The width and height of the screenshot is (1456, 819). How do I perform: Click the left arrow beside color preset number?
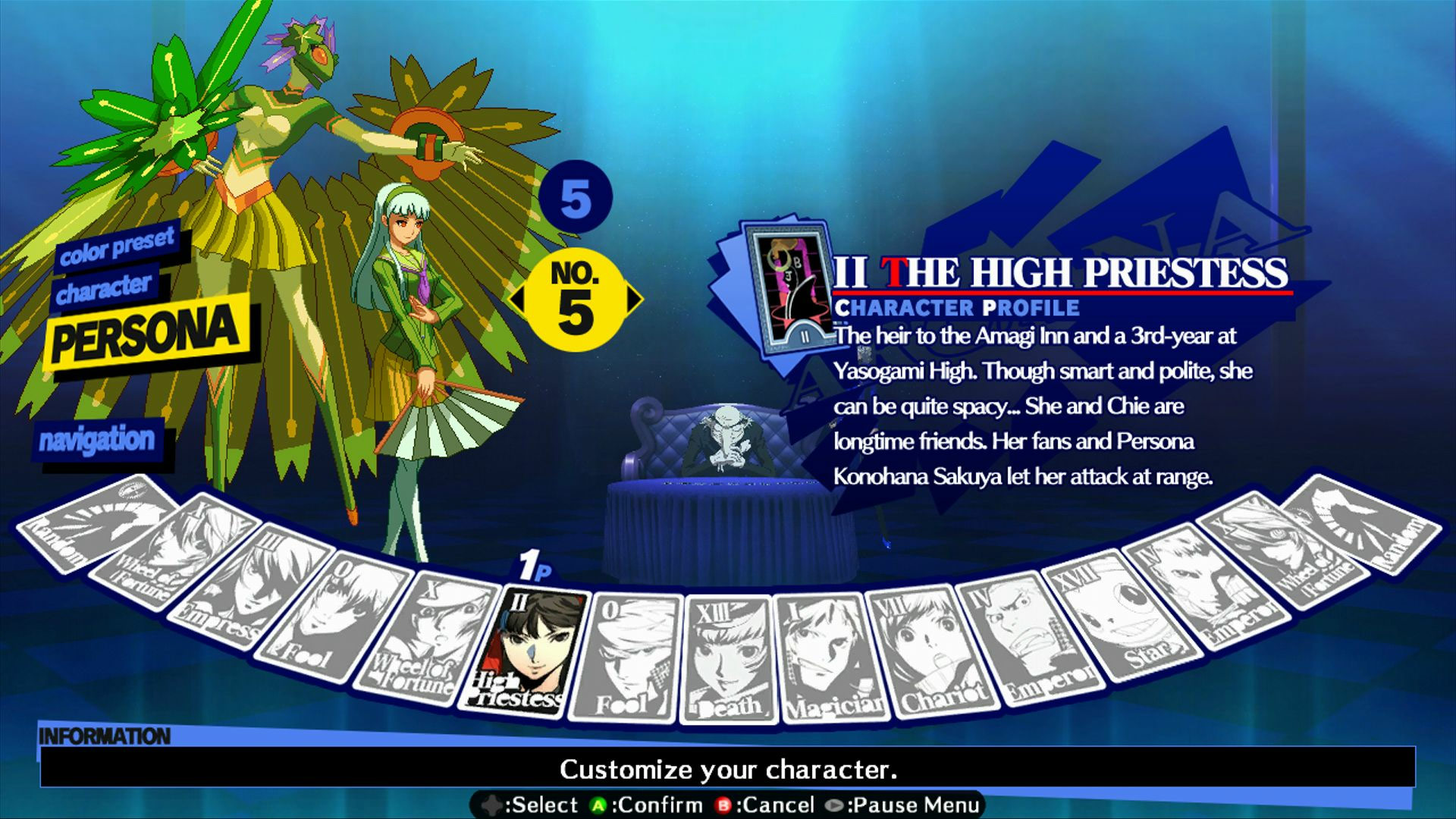click(516, 300)
